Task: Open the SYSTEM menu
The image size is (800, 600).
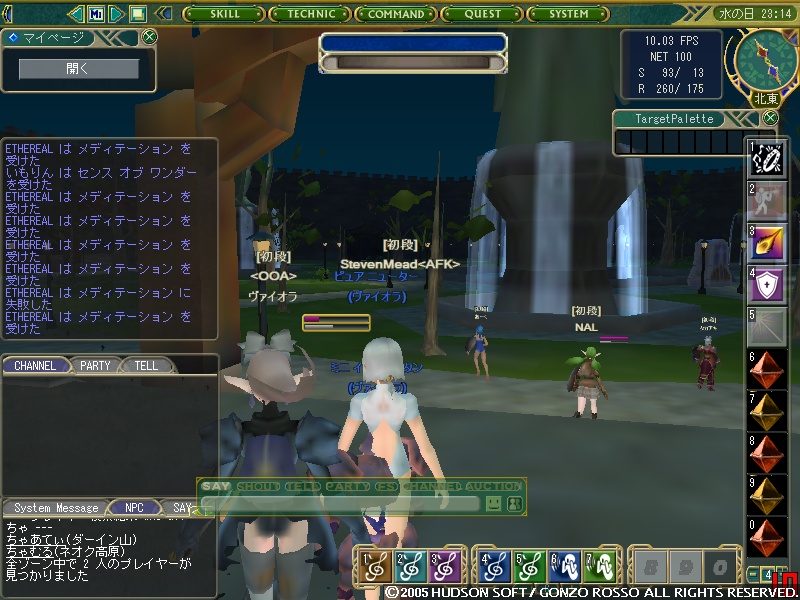Action: click(x=570, y=14)
